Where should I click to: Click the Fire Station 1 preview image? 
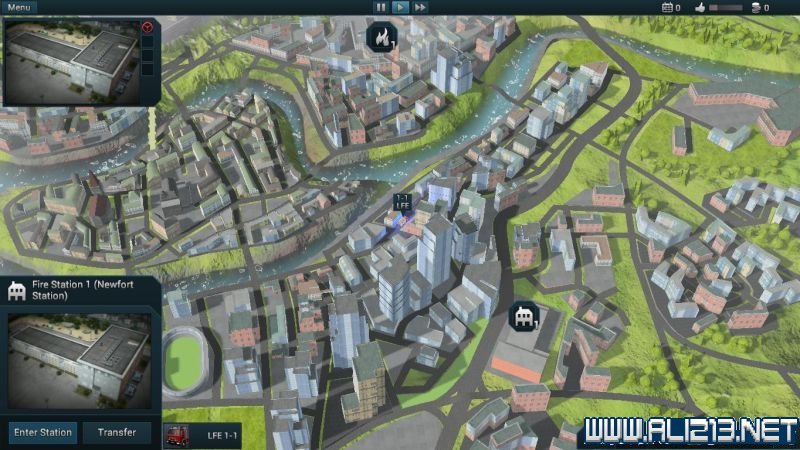coord(78,360)
